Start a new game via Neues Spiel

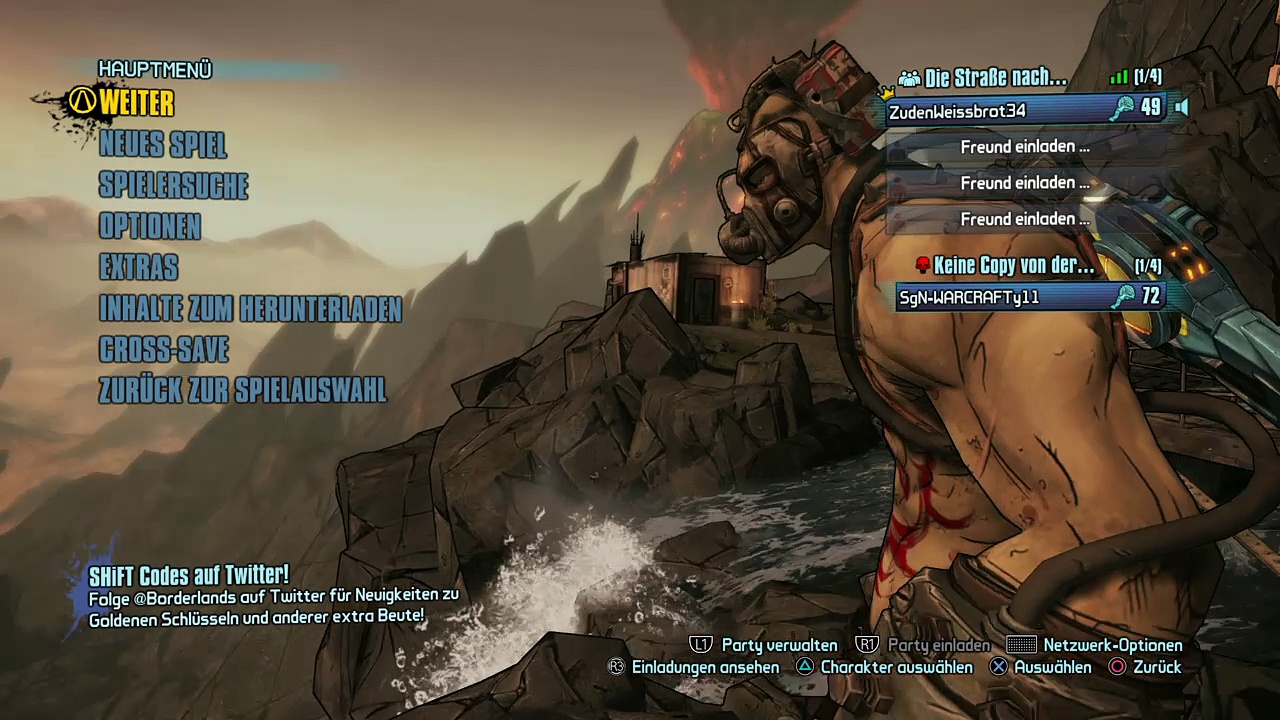[163, 145]
